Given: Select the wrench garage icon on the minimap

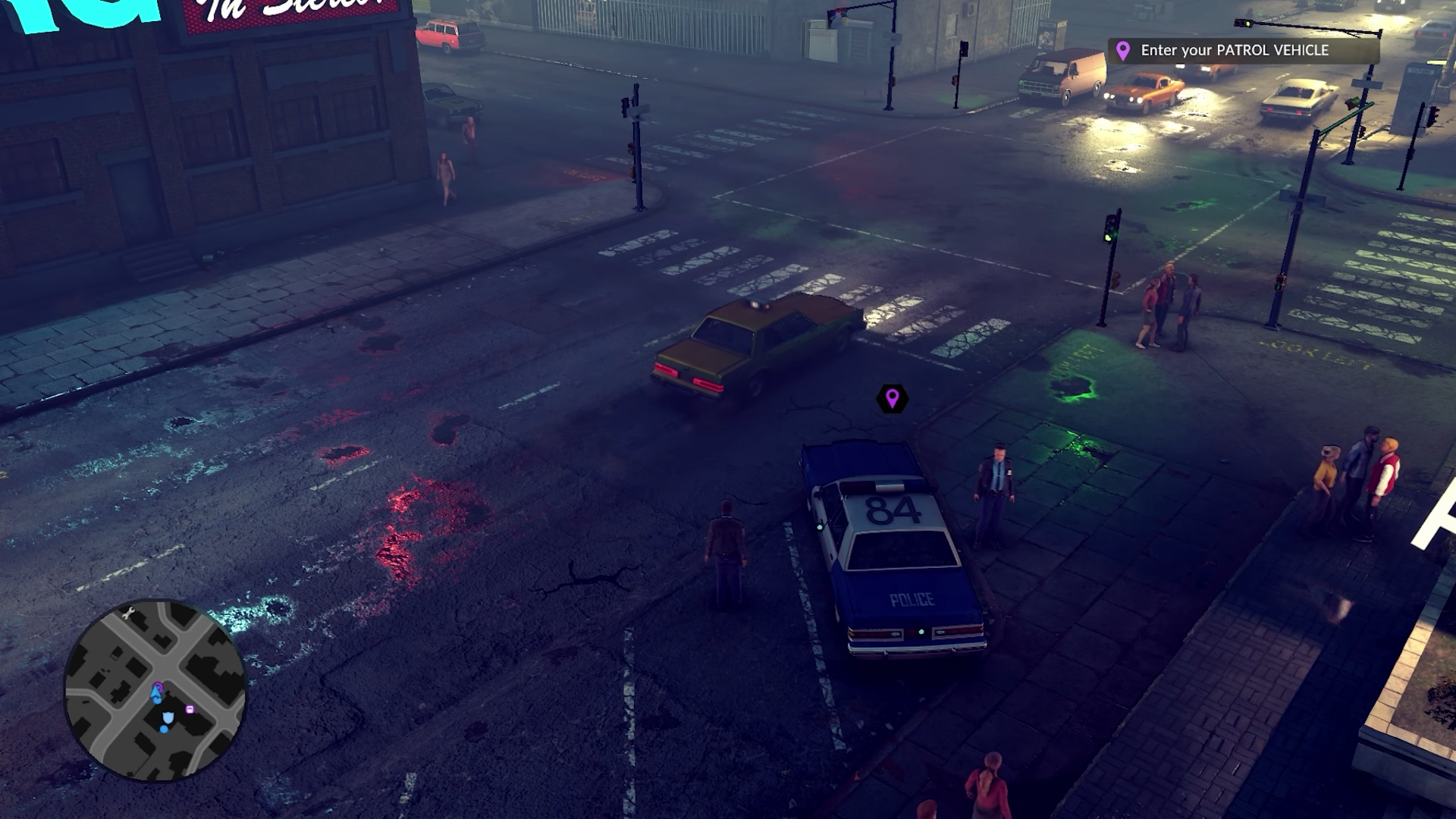Looking at the screenshot, I should tap(128, 613).
